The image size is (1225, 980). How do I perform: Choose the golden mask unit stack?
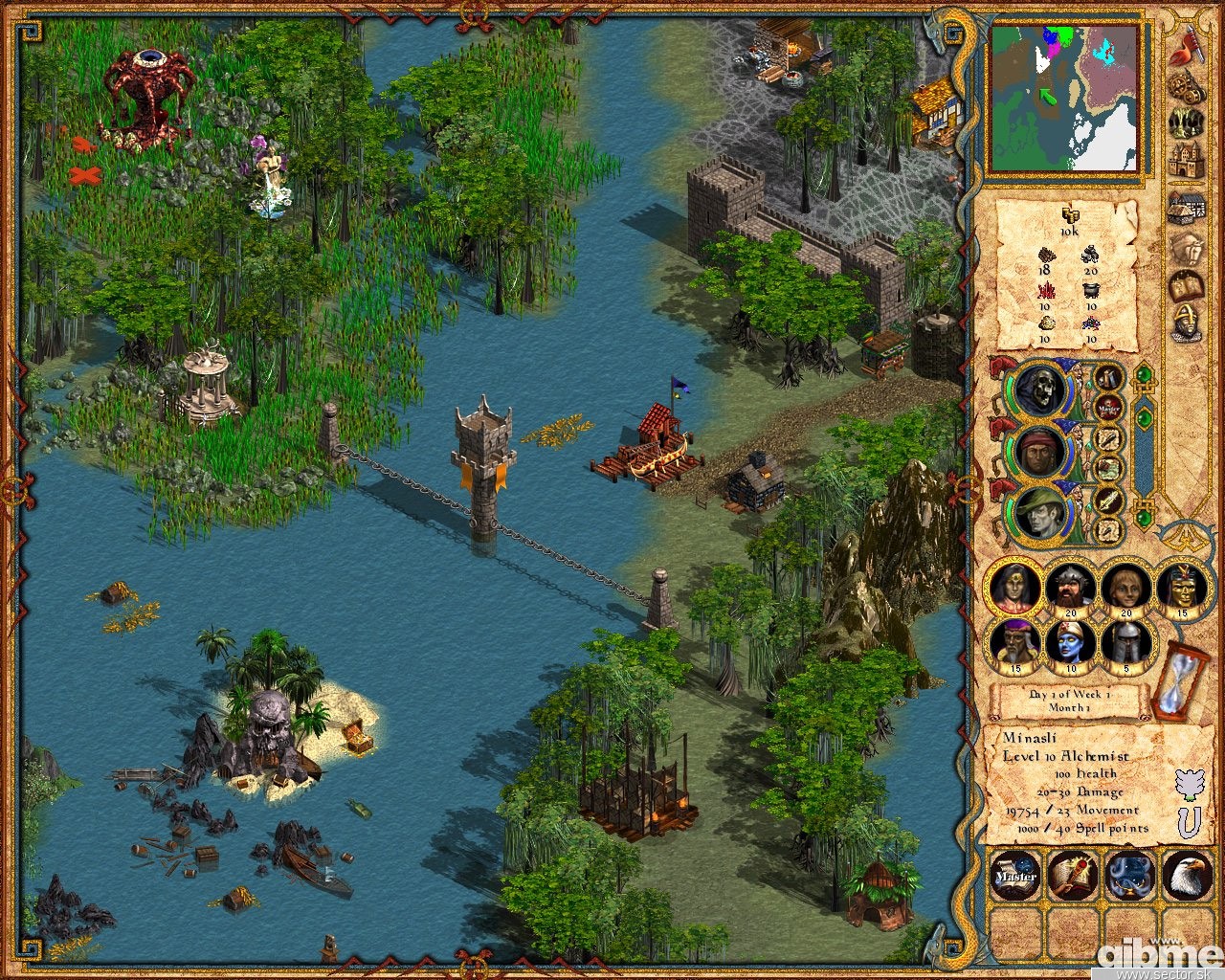(1184, 587)
